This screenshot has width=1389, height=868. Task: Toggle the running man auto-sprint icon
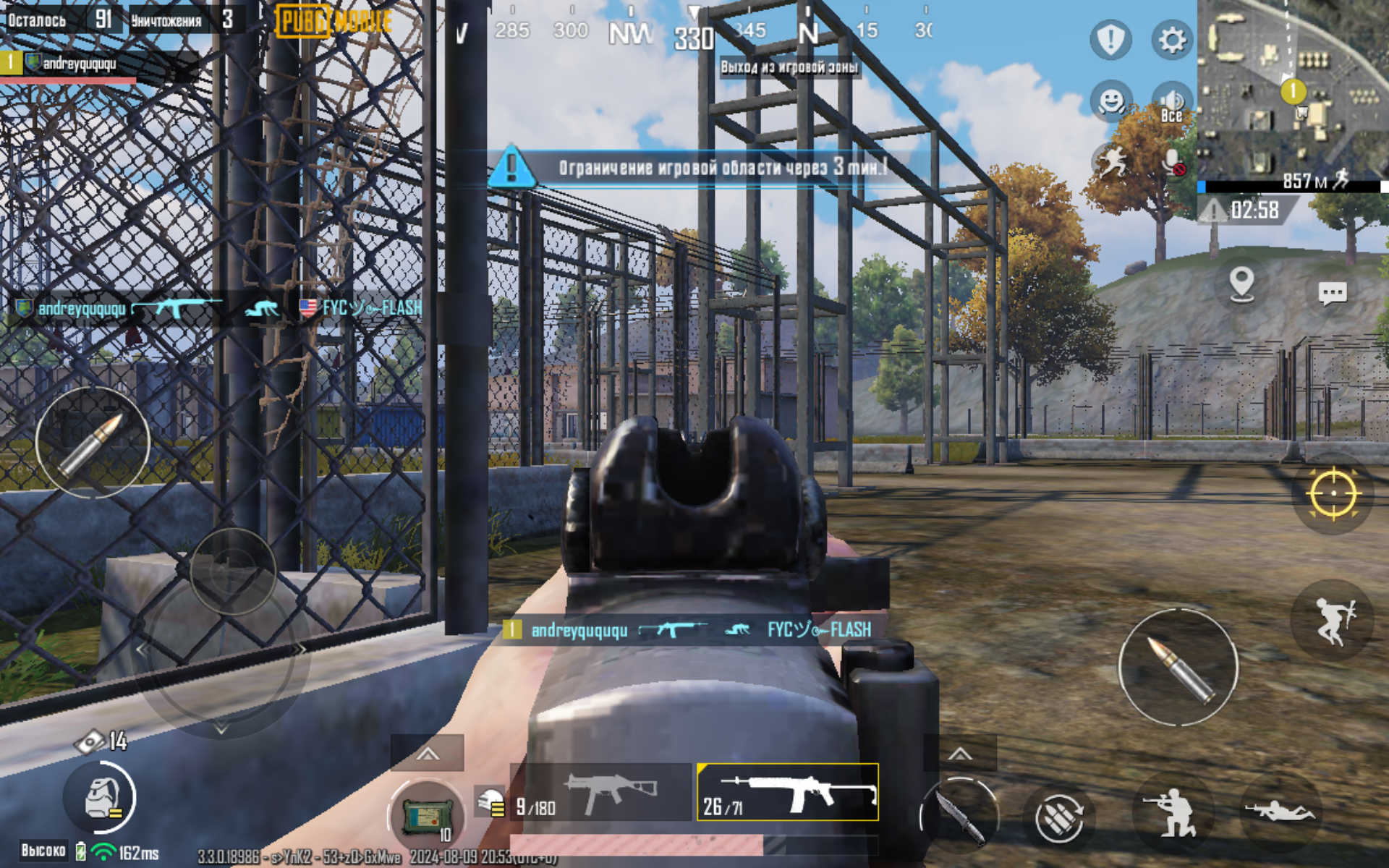1112,161
